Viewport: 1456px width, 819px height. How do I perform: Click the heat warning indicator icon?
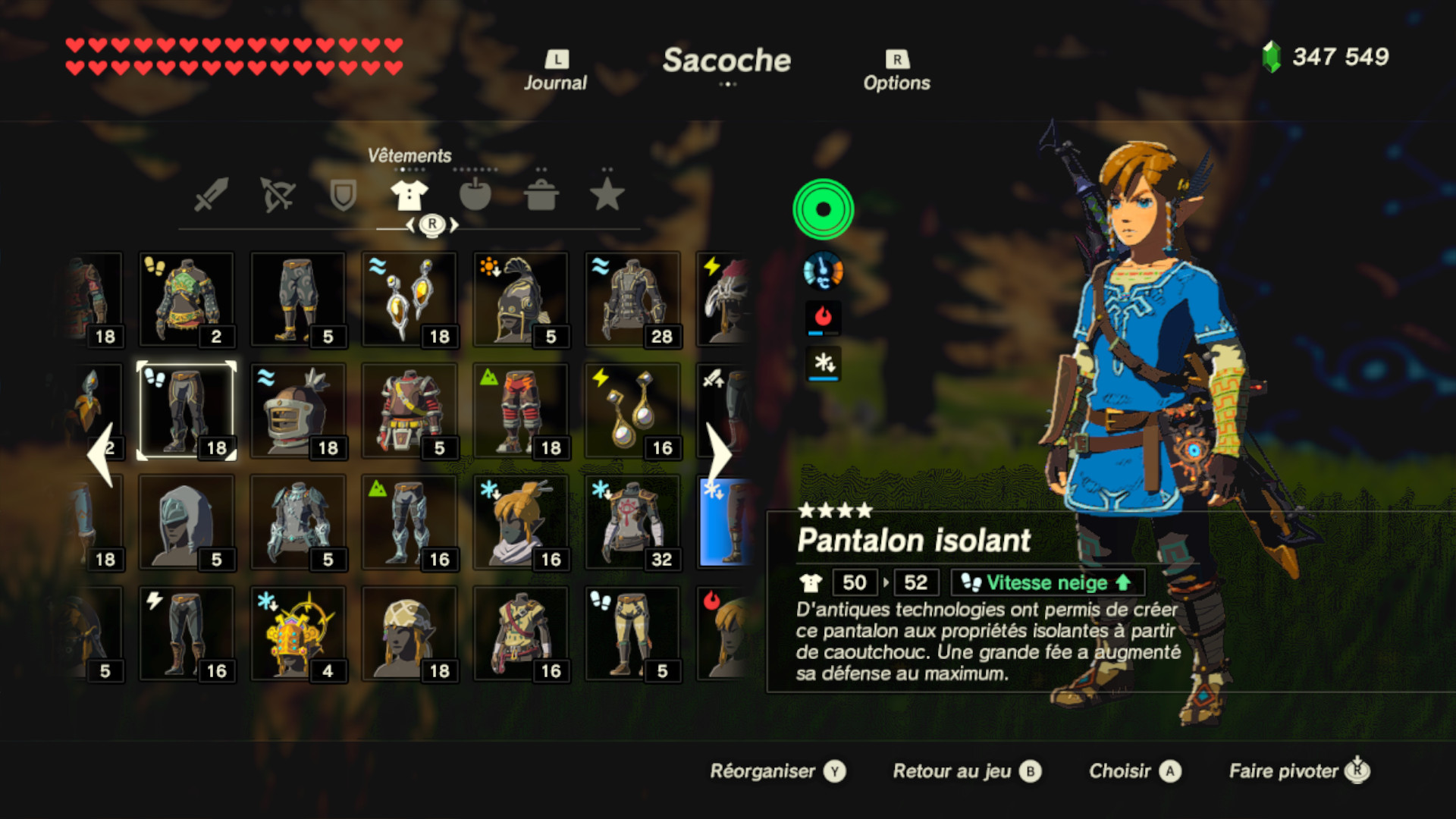[823, 318]
